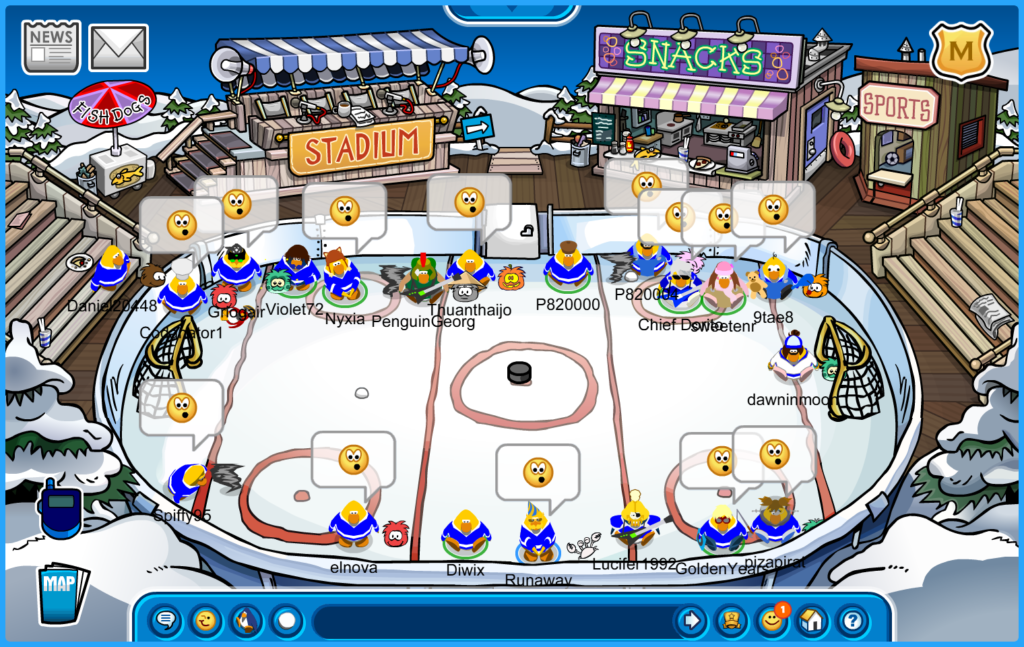Send the chat message with arrow button
This screenshot has width=1024, height=647.
691,621
